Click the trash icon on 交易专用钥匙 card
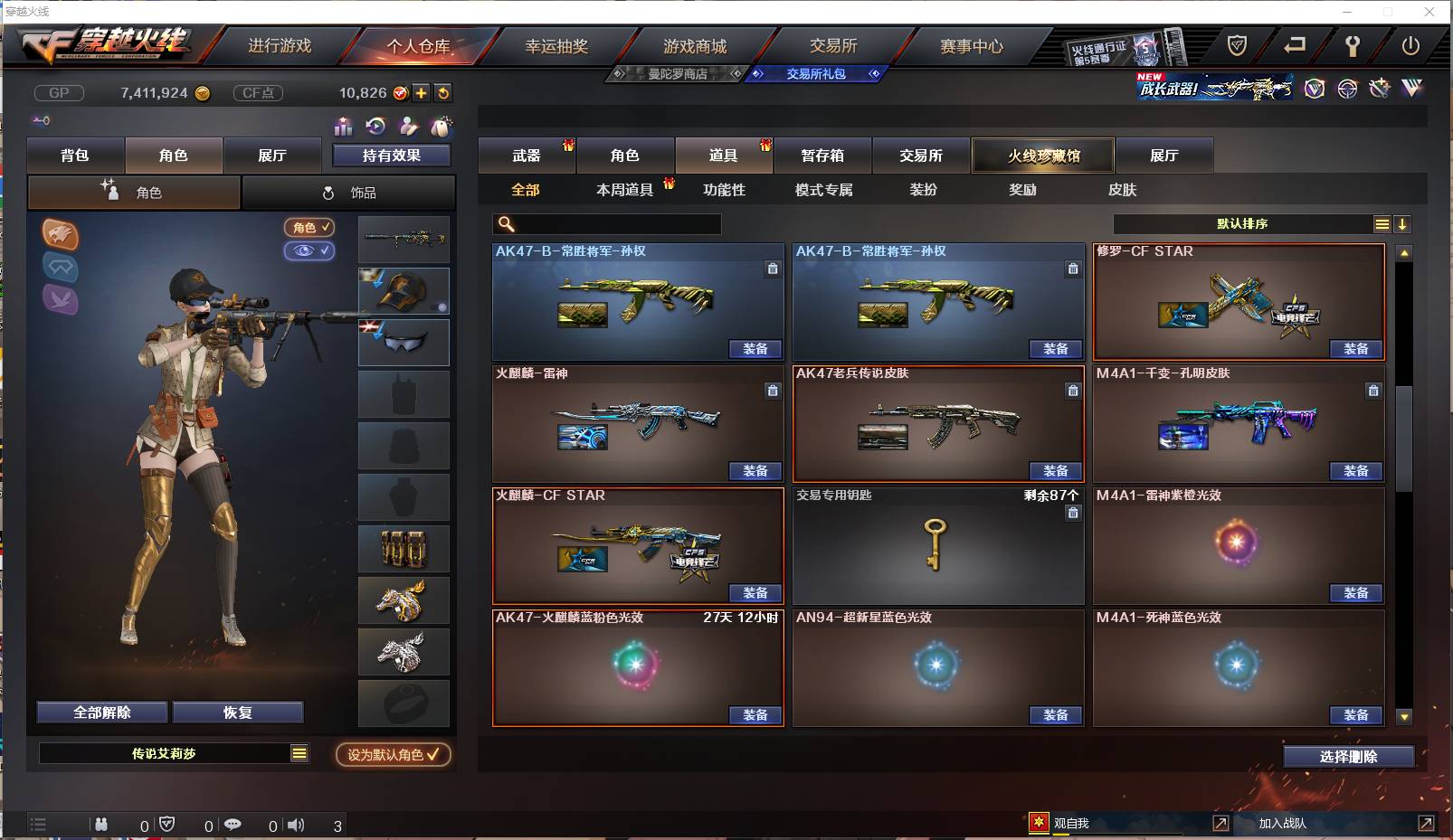 (x=1073, y=513)
